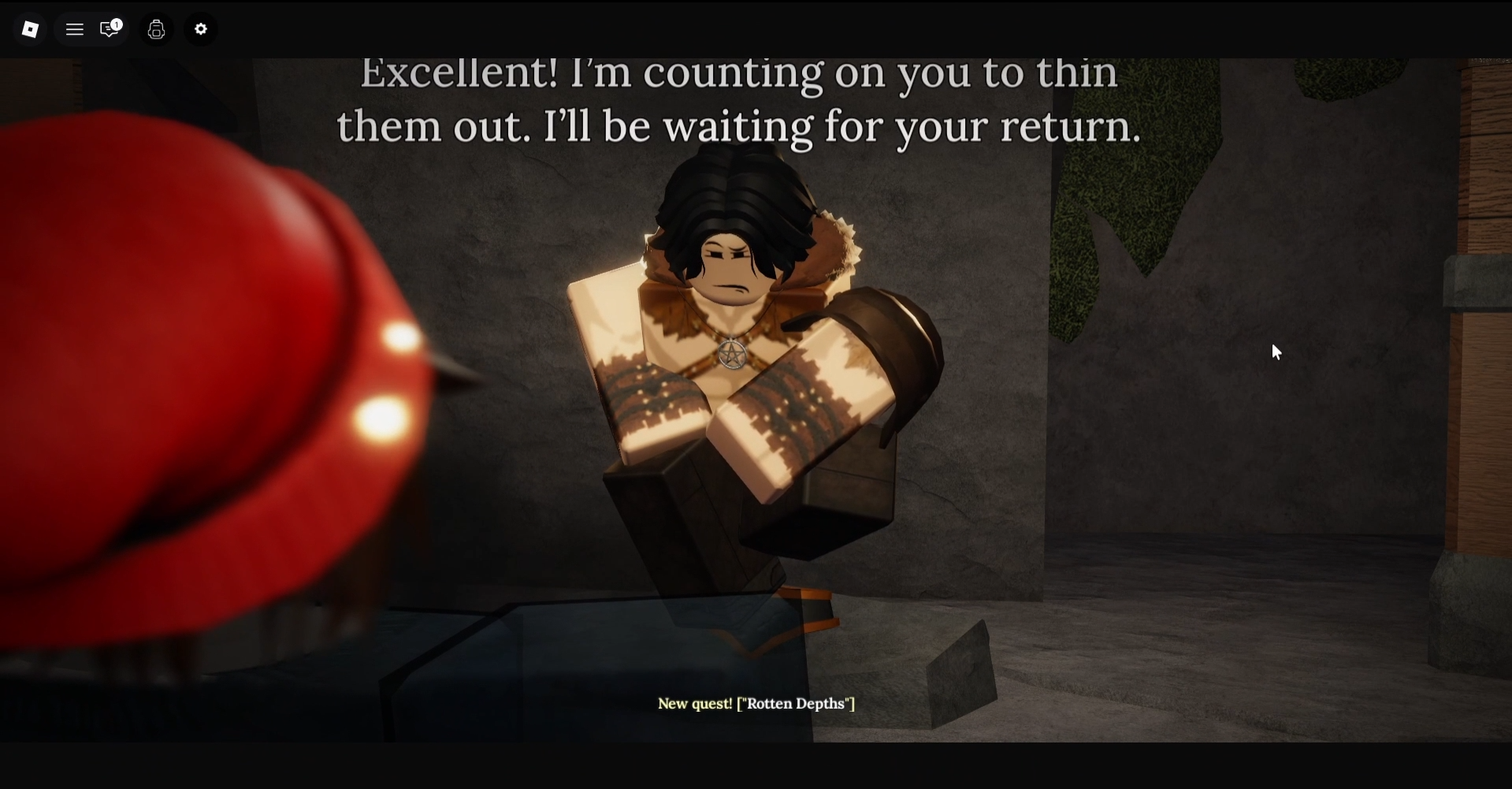Image resolution: width=1512 pixels, height=789 pixels.
Task: Expand the hamburger navigation menu
Action: point(75,29)
